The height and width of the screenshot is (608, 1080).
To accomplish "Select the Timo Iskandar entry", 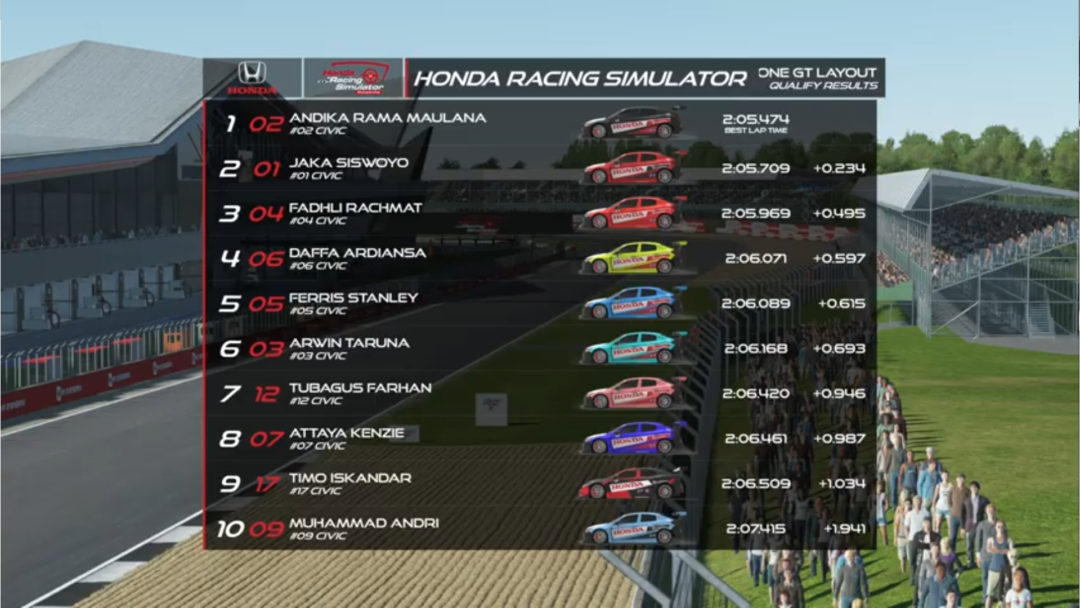I will click(540, 483).
